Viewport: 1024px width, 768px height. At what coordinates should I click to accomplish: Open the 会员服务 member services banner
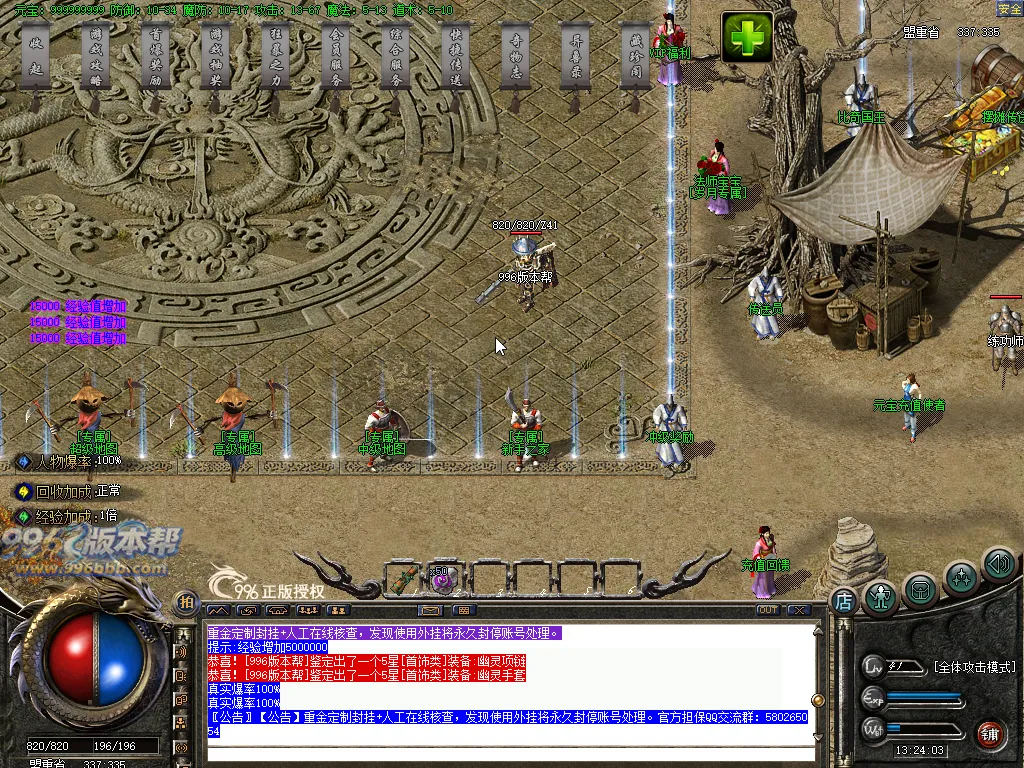click(x=336, y=58)
